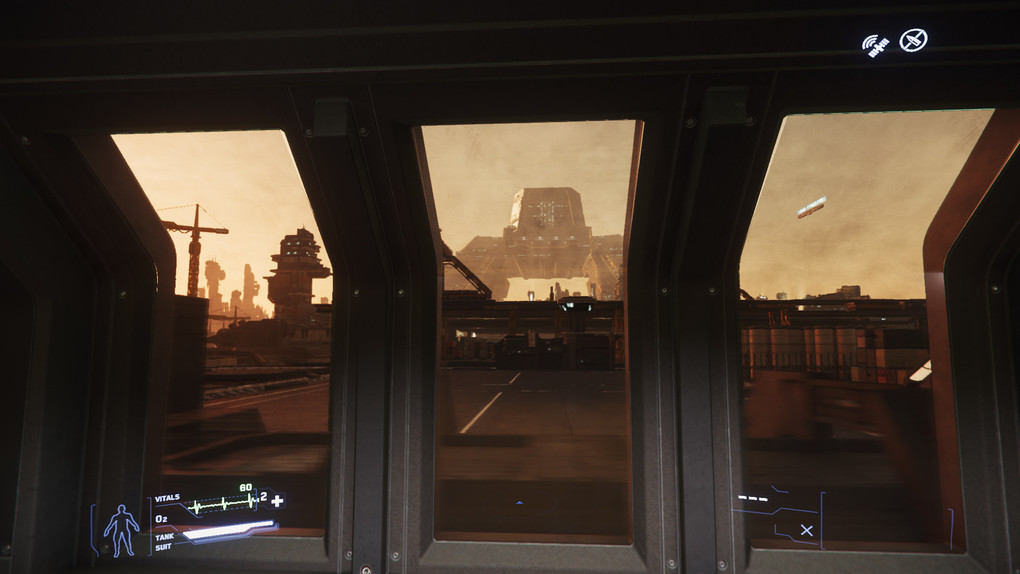
Task: Click the X fire-mode marker on weapon panel
Action: [806, 530]
